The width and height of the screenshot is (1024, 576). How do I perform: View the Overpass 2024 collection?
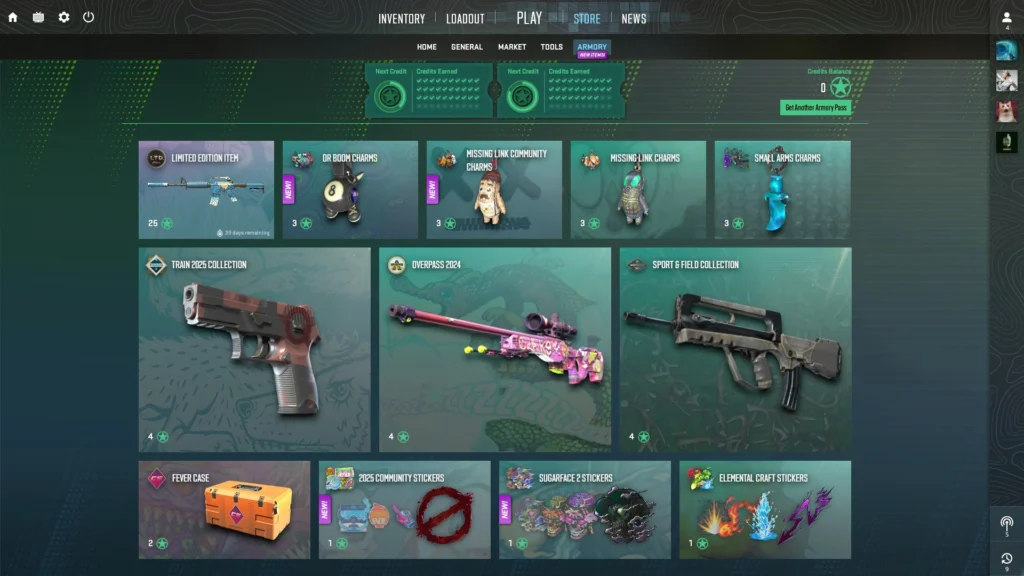(495, 349)
